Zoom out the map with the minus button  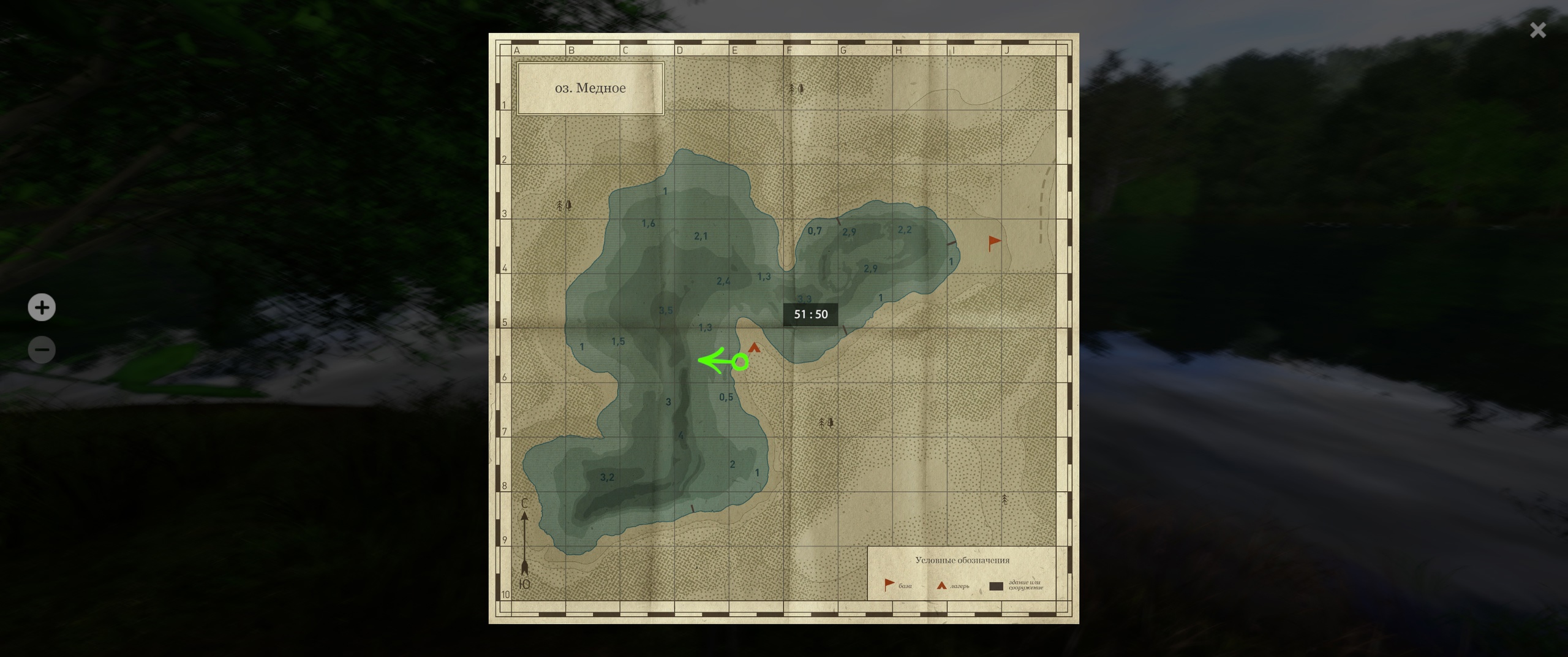42,350
